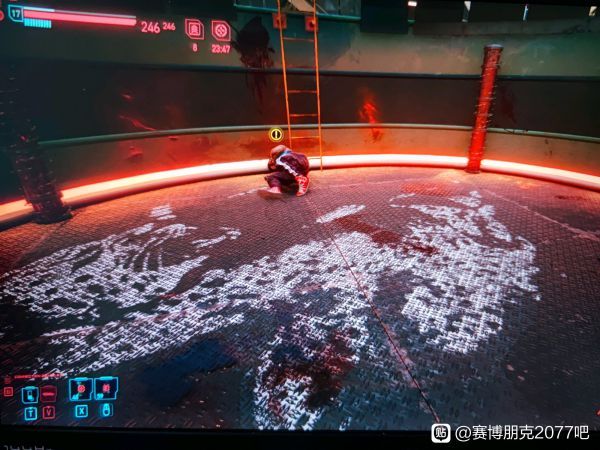Click the Tieba logo watermark
The height and width of the screenshot is (450, 600).
pyautogui.click(x=440, y=433)
